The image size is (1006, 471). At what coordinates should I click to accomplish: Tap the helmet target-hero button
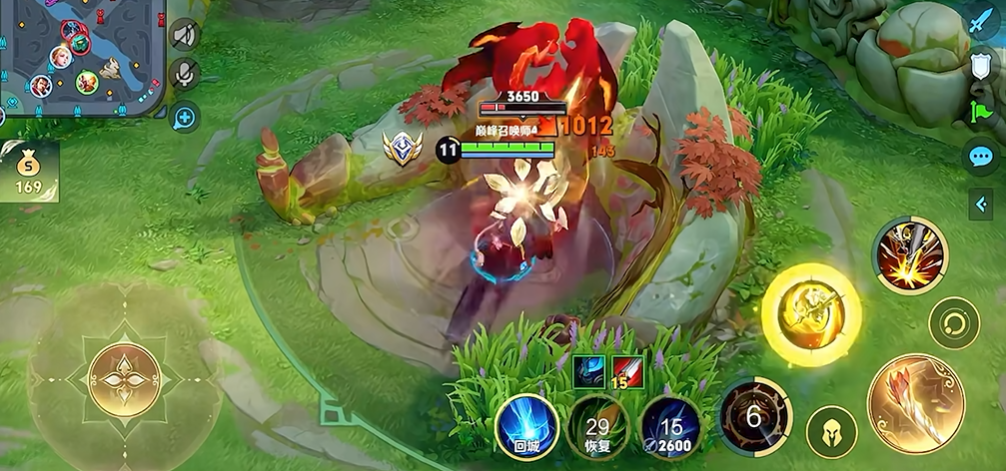click(831, 431)
